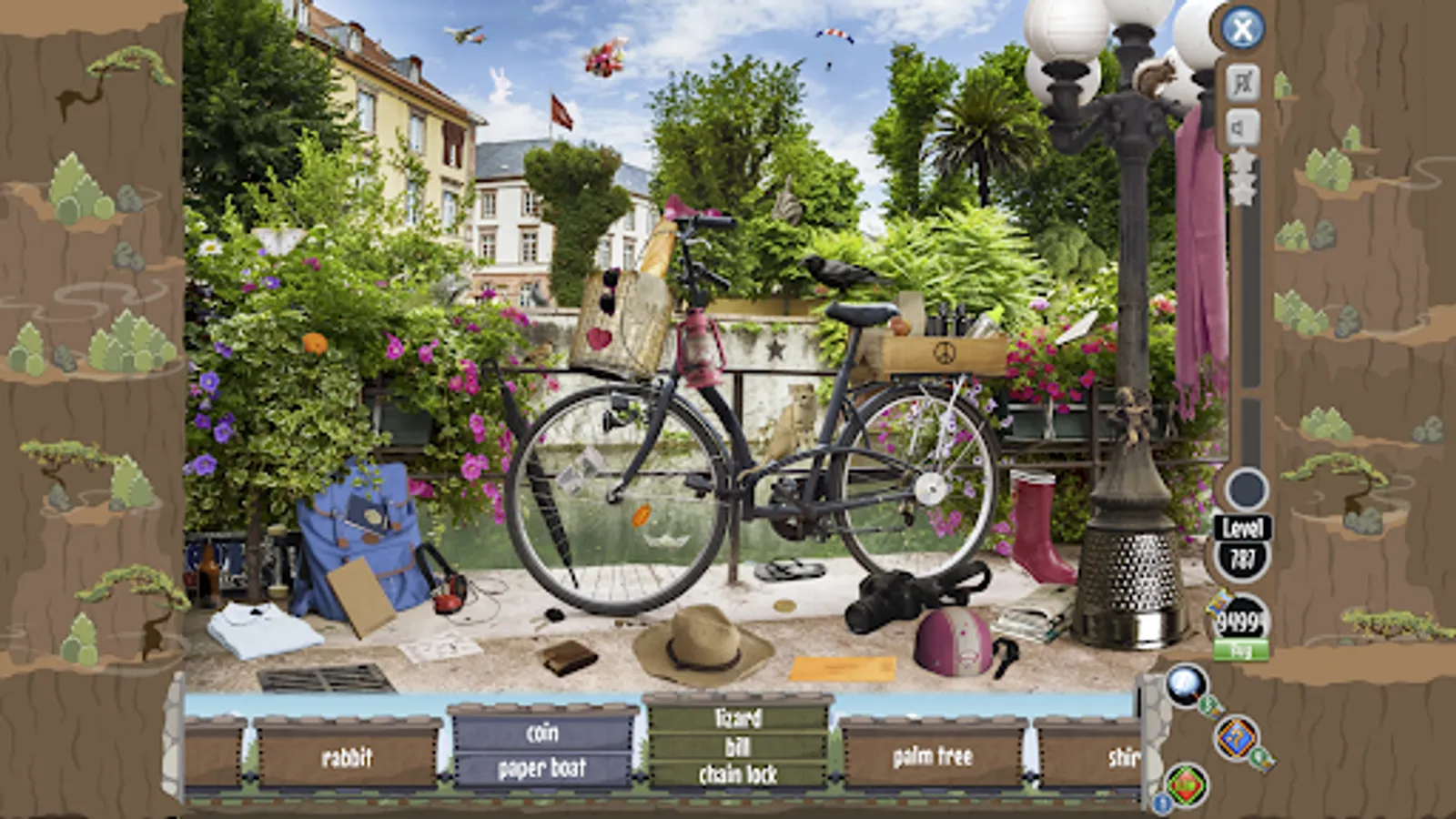The height and width of the screenshot is (819, 1456).
Task: Open the blue question-mark mystery power-up
Action: 1238,739
